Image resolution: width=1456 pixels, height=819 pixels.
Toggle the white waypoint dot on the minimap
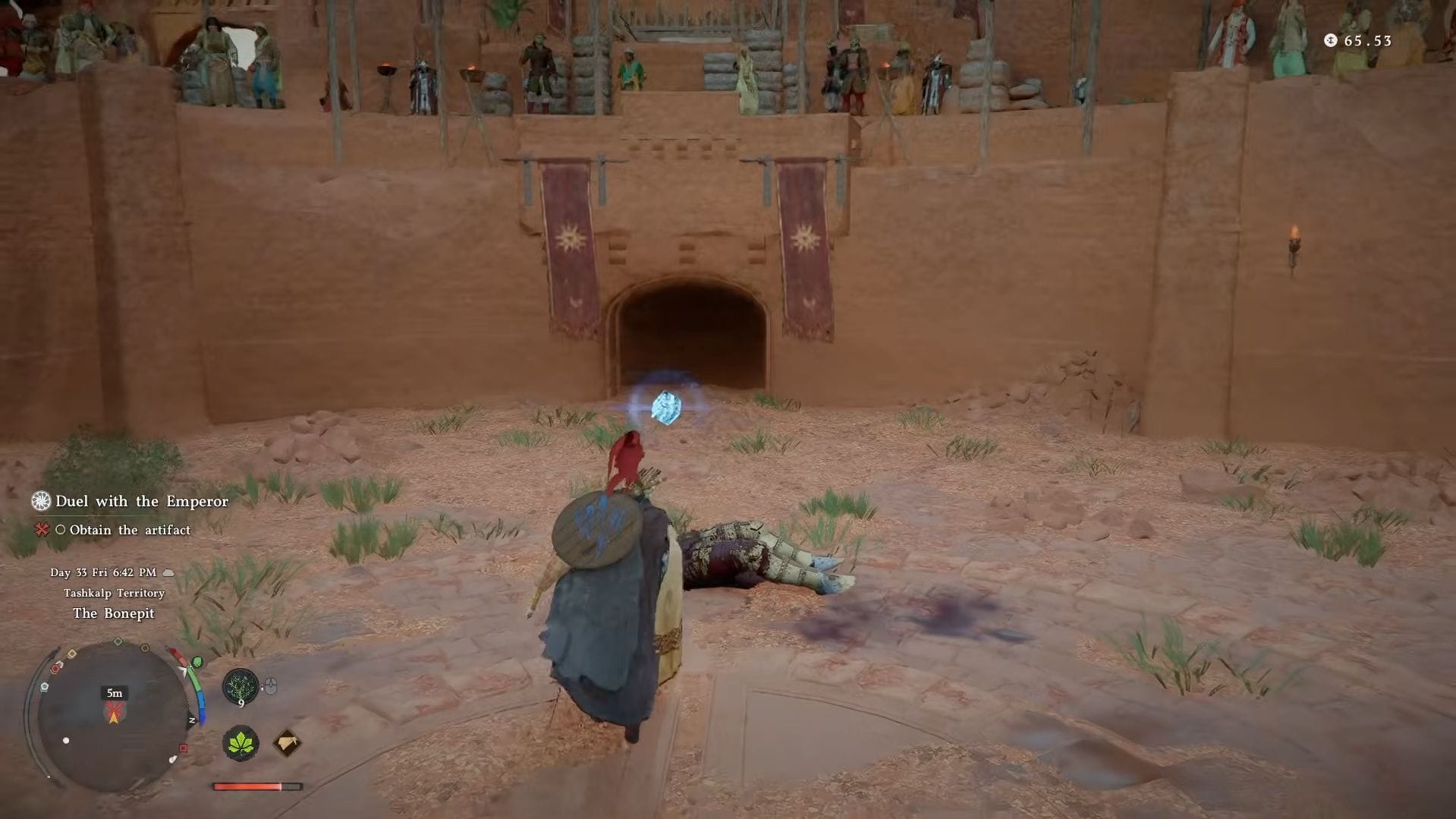pyautogui.click(x=65, y=740)
